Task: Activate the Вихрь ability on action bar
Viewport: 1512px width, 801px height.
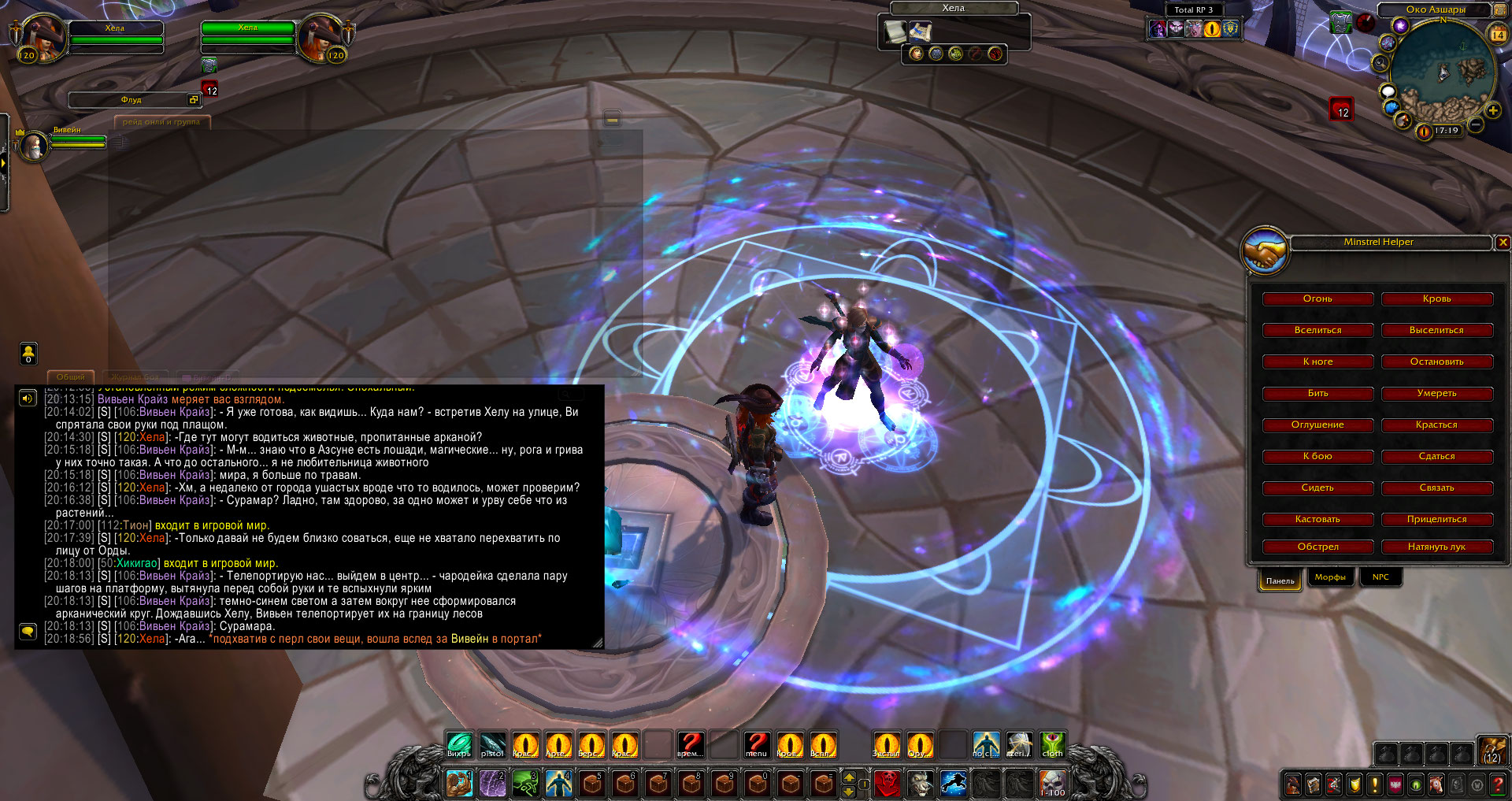Action: click(459, 744)
